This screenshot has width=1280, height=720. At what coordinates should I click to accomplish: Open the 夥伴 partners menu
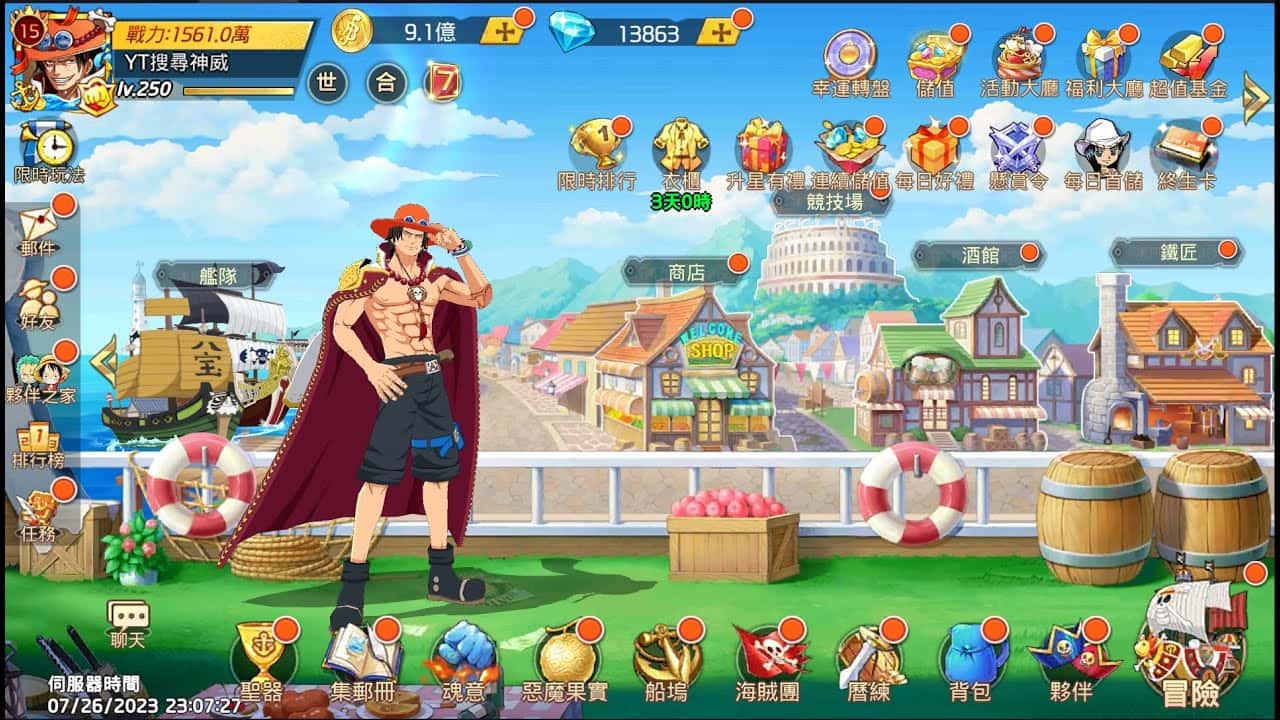(x=1071, y=656)
